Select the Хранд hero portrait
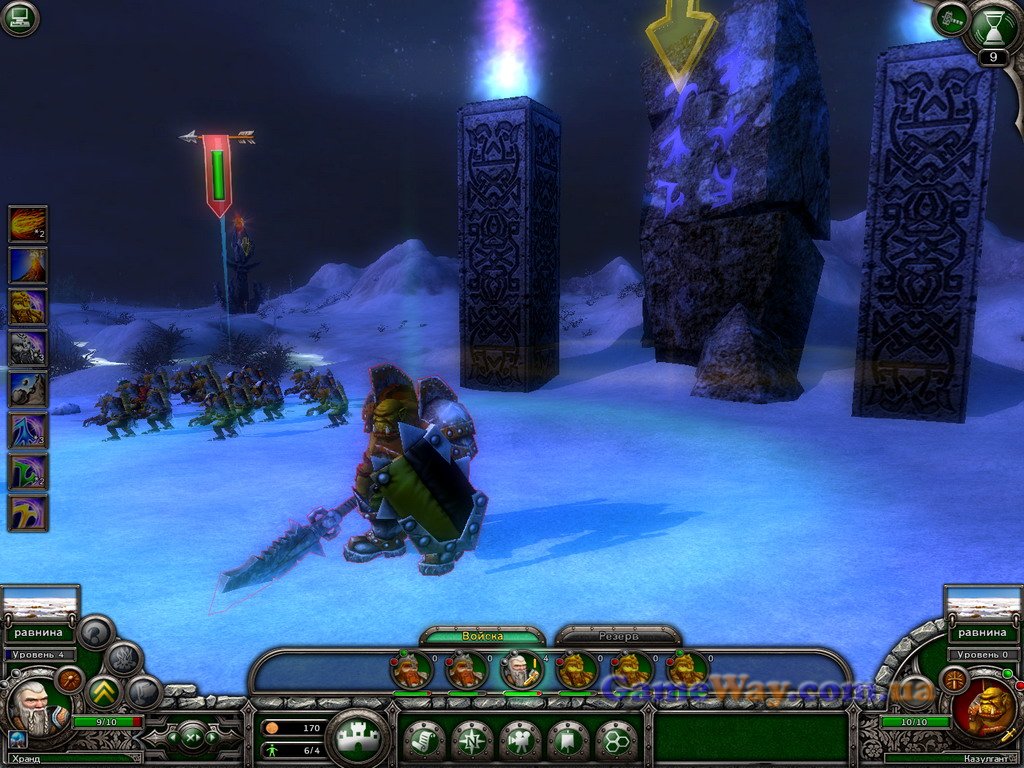1024x768 pixels. (32, 706)
